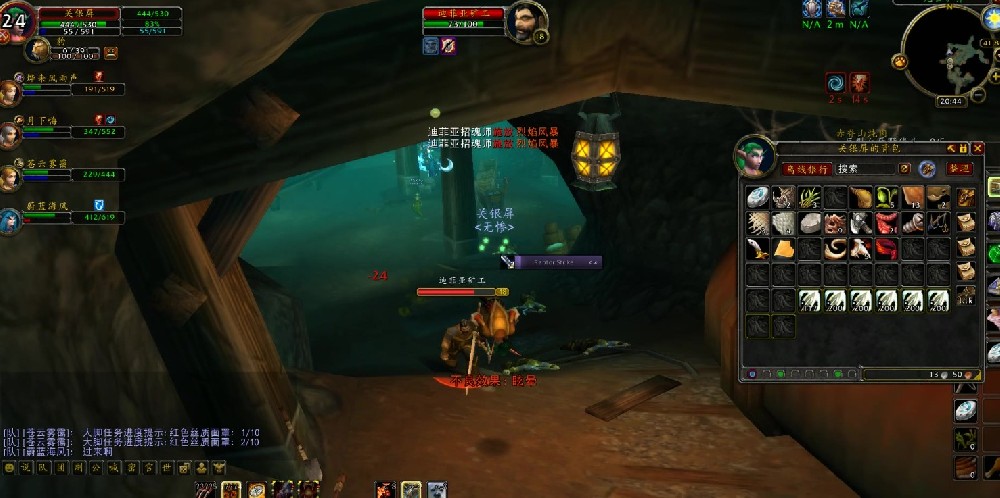The image size is (1000, 498).
Task: Click the red sort button in bag
Action: 960,169
